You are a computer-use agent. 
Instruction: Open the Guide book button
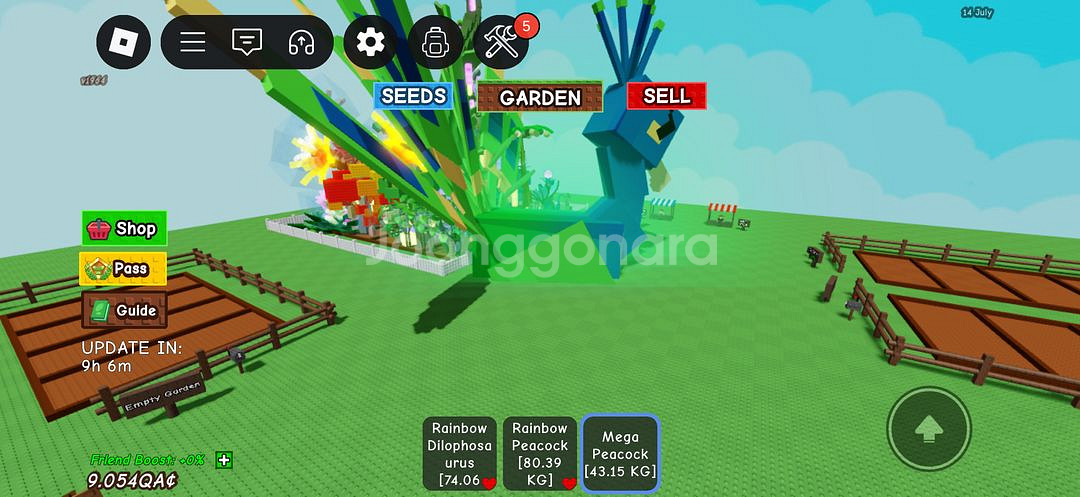124,310
